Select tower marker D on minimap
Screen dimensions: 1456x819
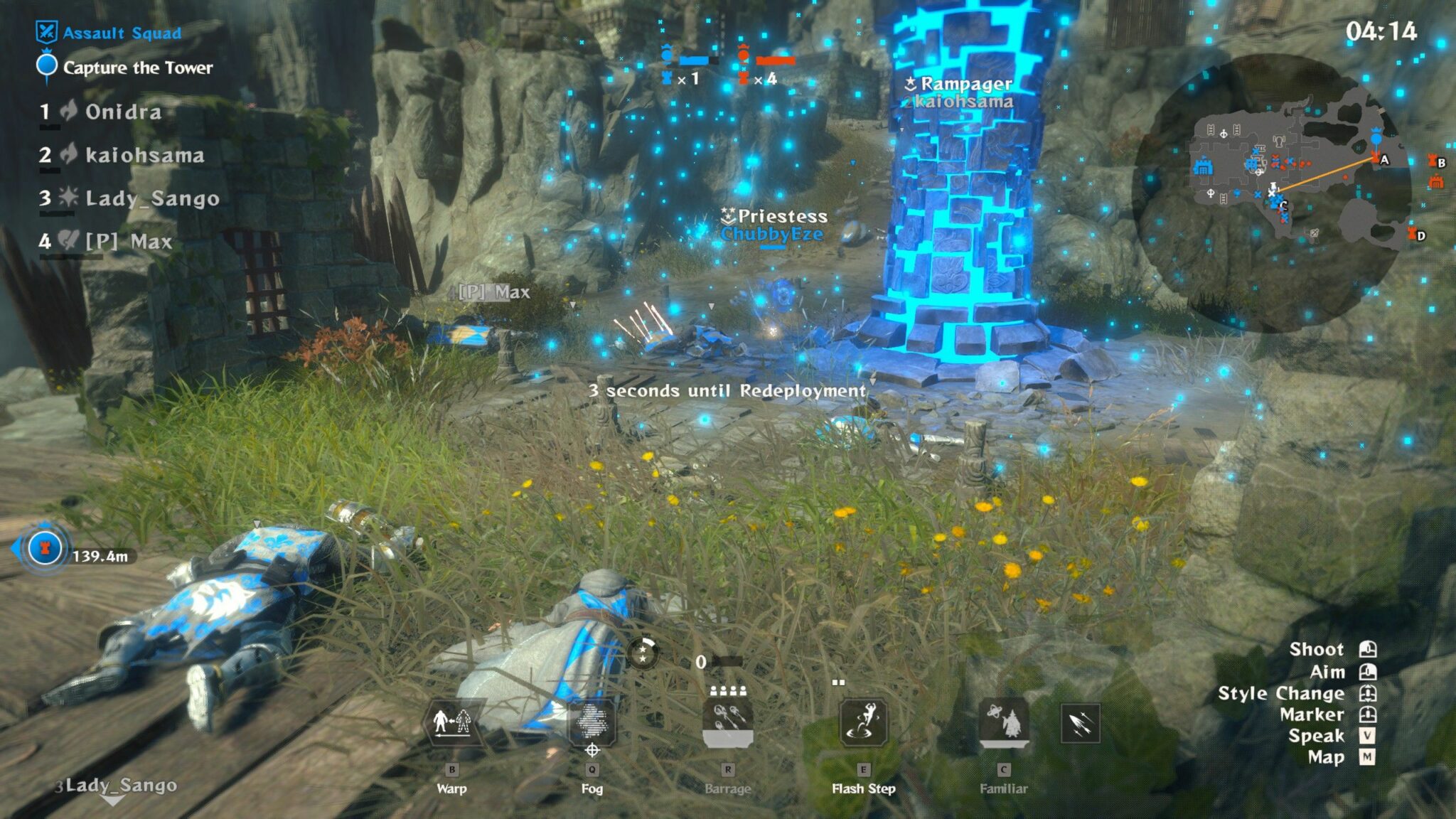(x=1416, y=235)
